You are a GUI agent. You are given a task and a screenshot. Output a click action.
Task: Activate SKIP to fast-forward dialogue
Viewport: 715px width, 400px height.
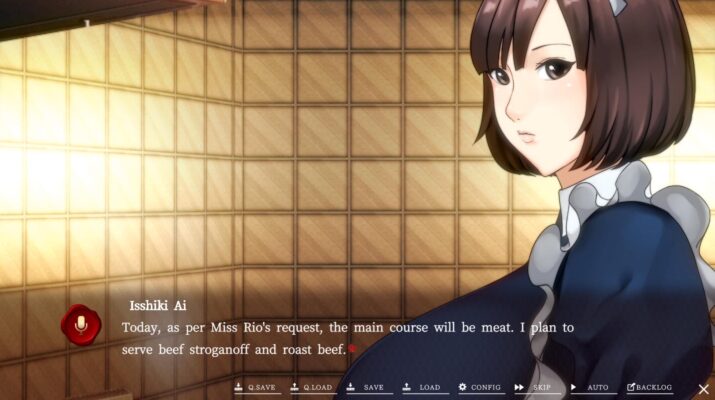tap(534, 387)
